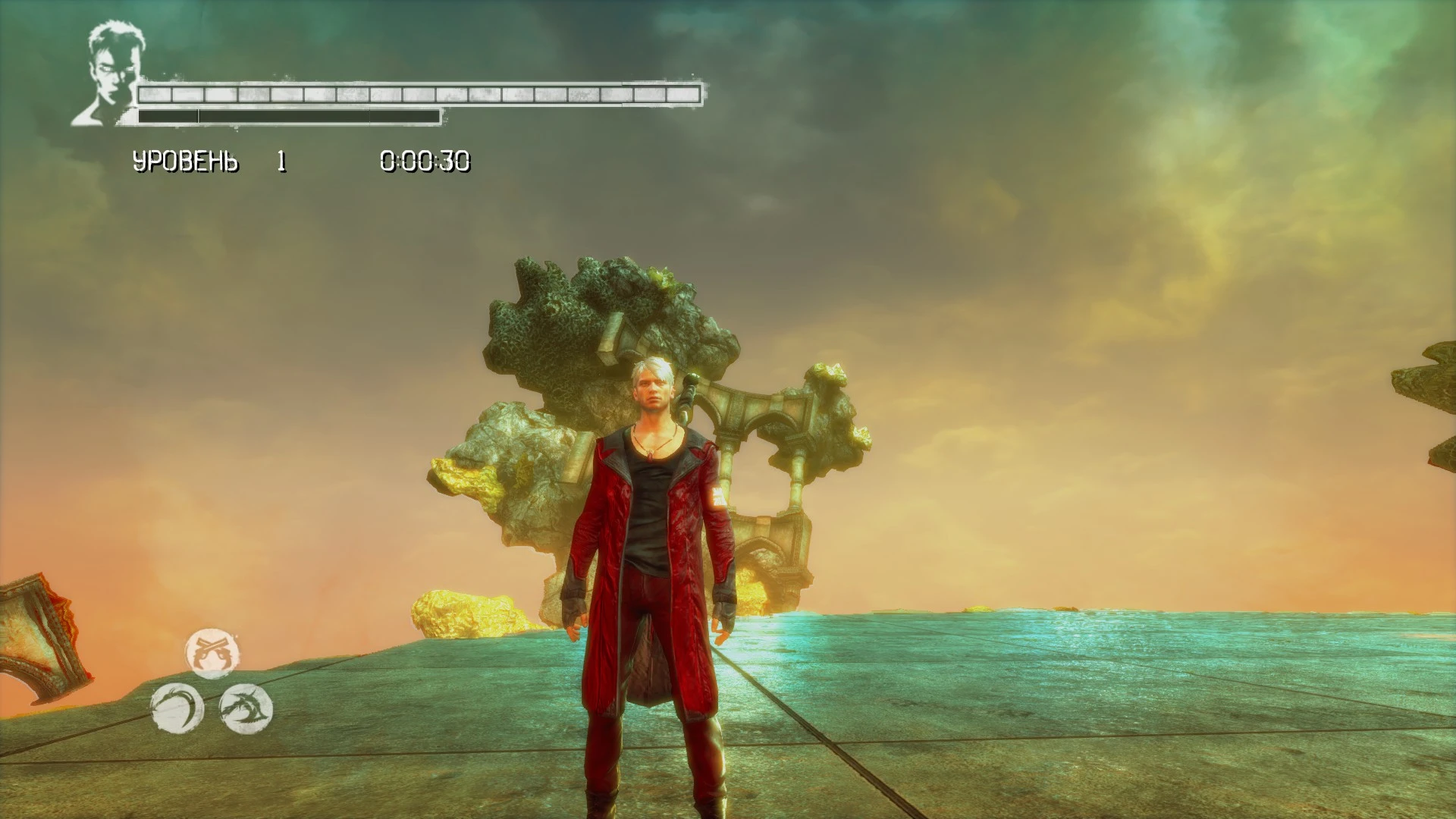Select the УРОВЕНЬ label
The height and width of the screenshot is (819, 1456).
pyautogui.click(x=184, y=161)
